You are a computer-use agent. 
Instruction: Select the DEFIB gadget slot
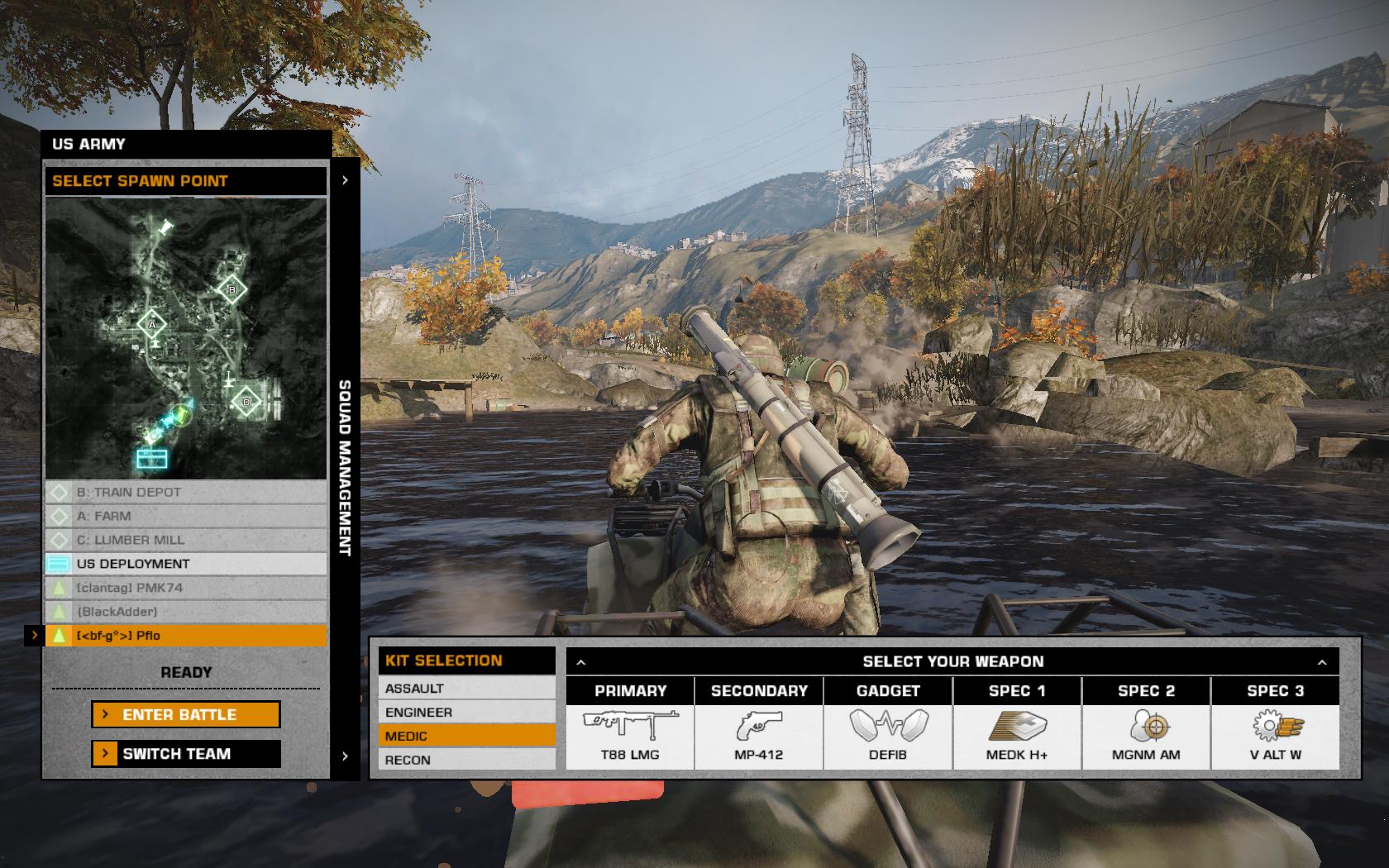[x=888, y=735]
